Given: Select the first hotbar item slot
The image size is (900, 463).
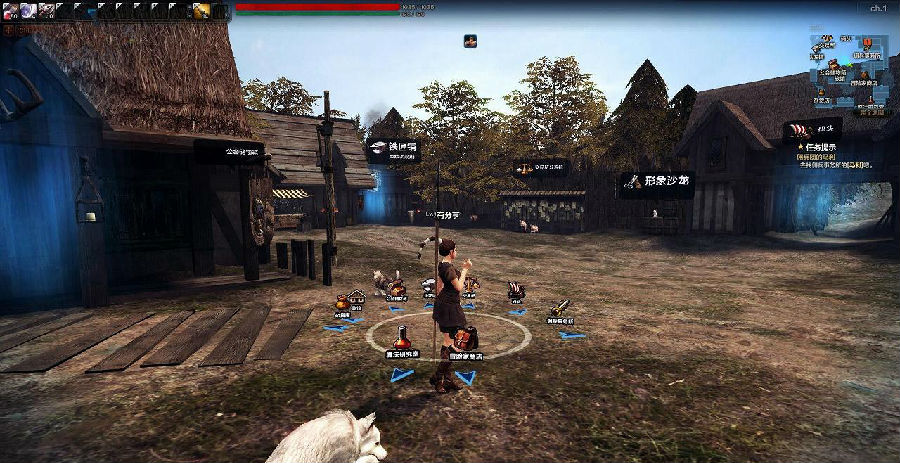Looking at the screenshot, I should [x=10, y=10].
